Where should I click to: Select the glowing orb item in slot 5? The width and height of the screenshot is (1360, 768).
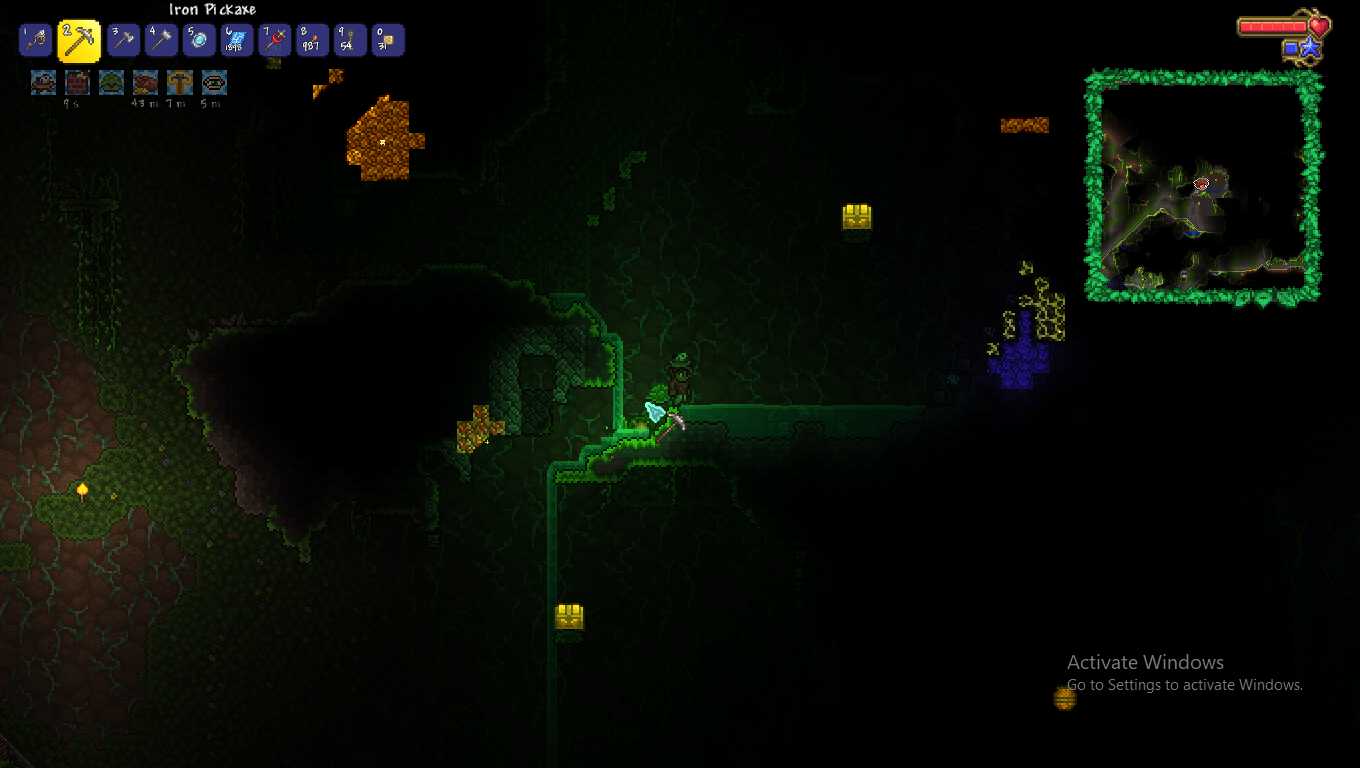click(x=198, y=40)
